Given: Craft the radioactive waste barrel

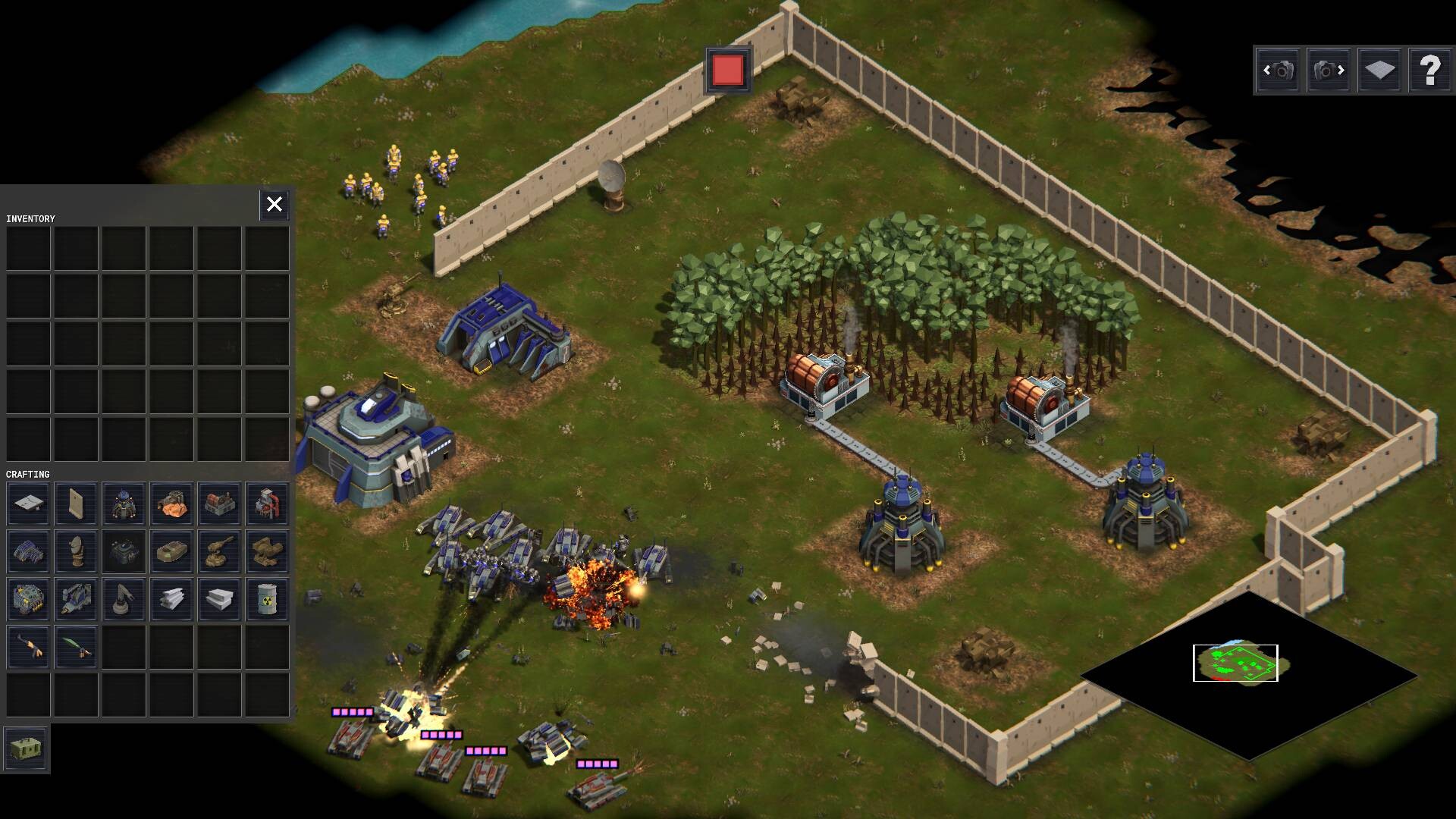Looking at the screenshot, I should pyautogui.click(x=268, y=598).
